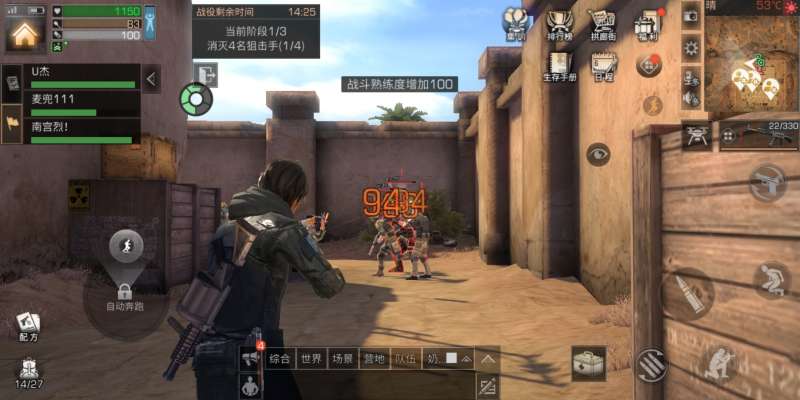Select the rifle weapon slot showing 22/330
This screenshot has height=400, width=800.
[758, 133]
